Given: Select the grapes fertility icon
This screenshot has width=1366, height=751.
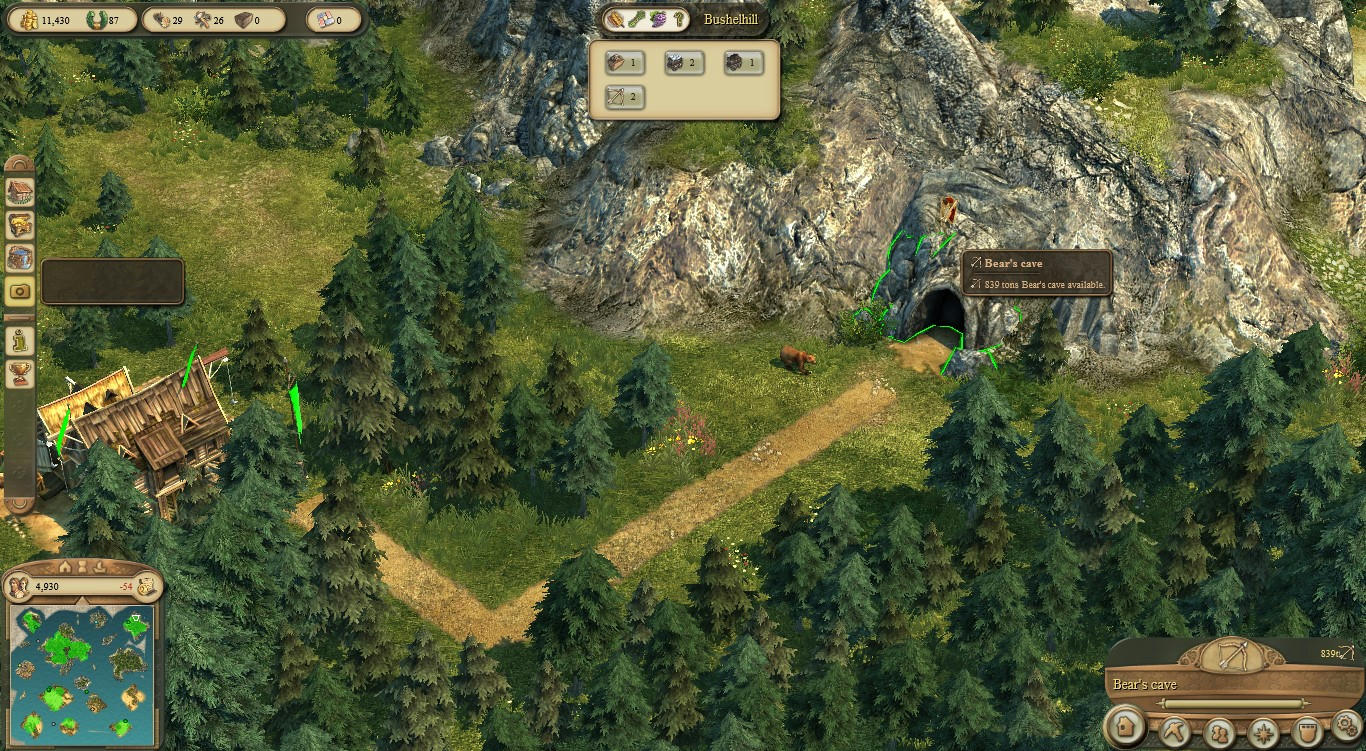Looking at the screenshot, I should 657,19.
